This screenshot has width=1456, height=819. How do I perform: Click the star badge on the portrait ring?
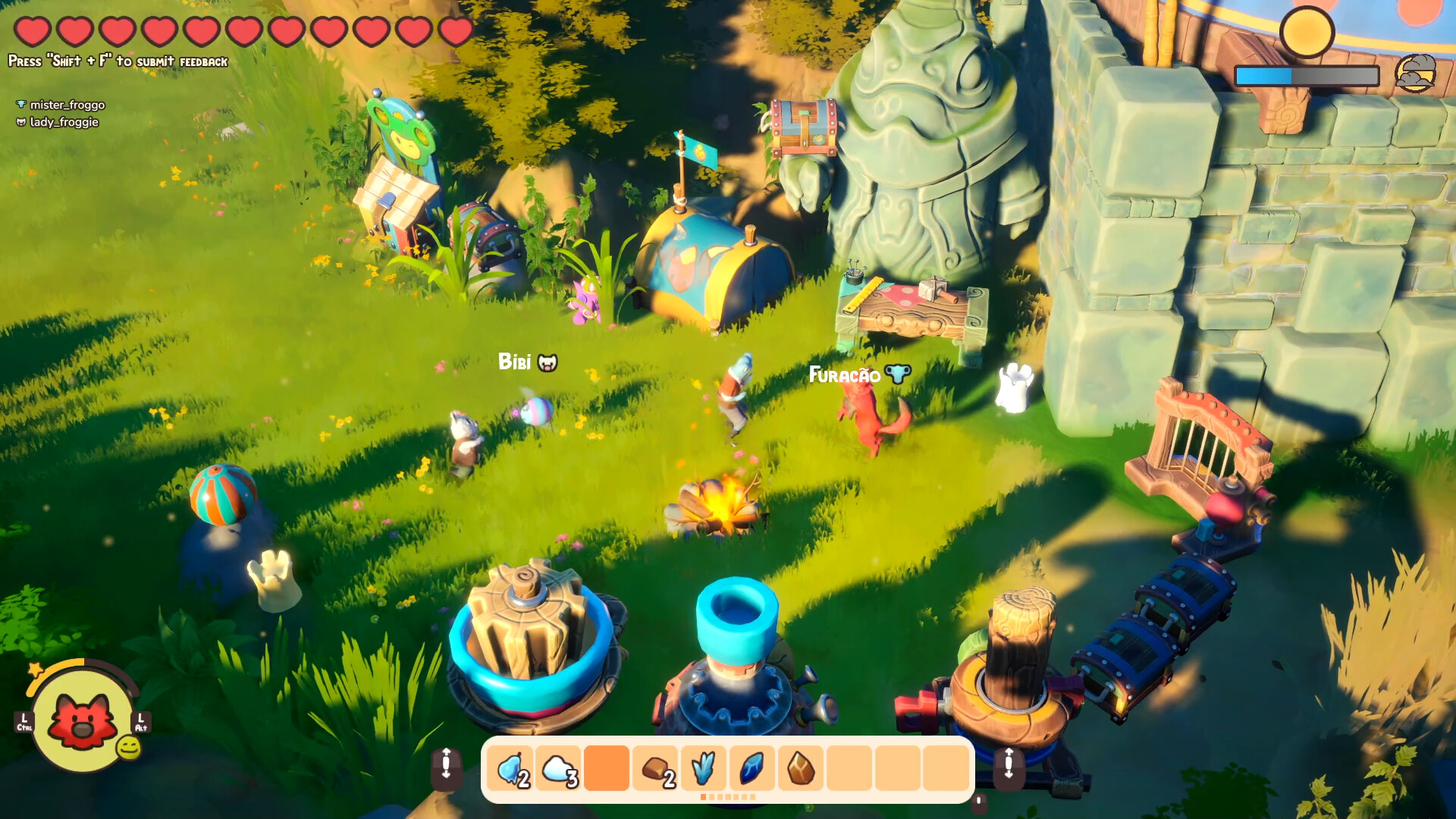point(33,667)
